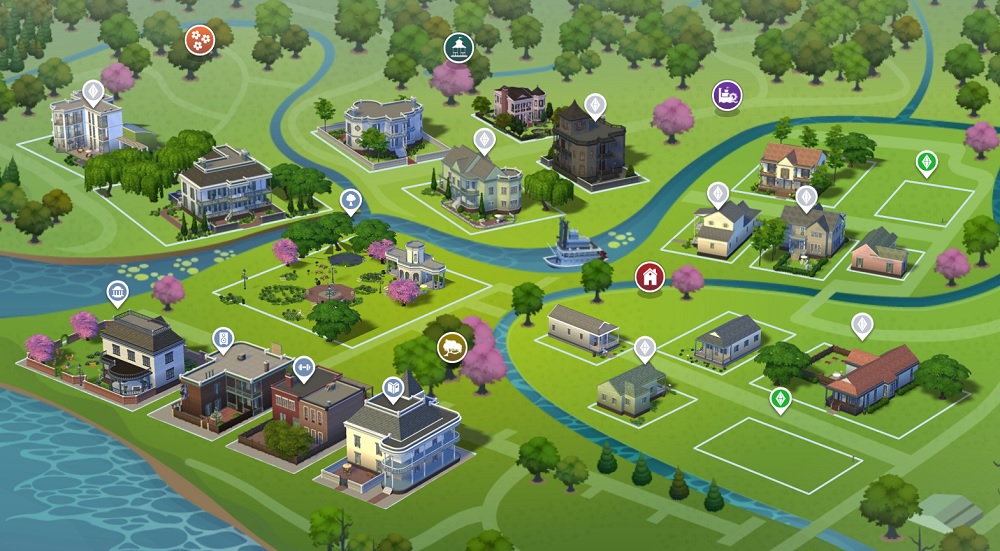Select the library book map pin
The width and height of the screenshot is (1000, 551).
(393, 387)
